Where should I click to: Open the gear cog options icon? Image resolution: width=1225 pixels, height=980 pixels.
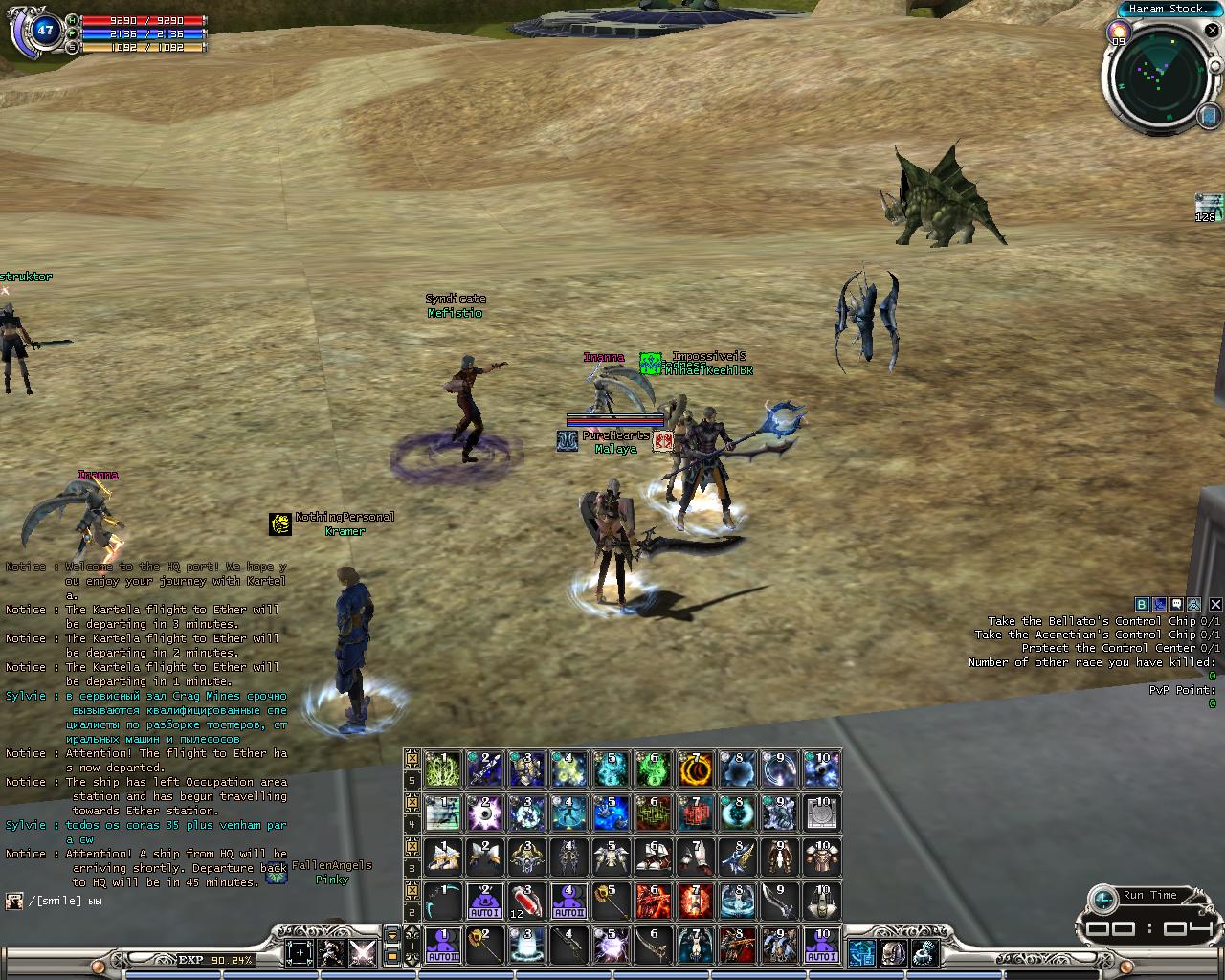[x=924, y=952]
